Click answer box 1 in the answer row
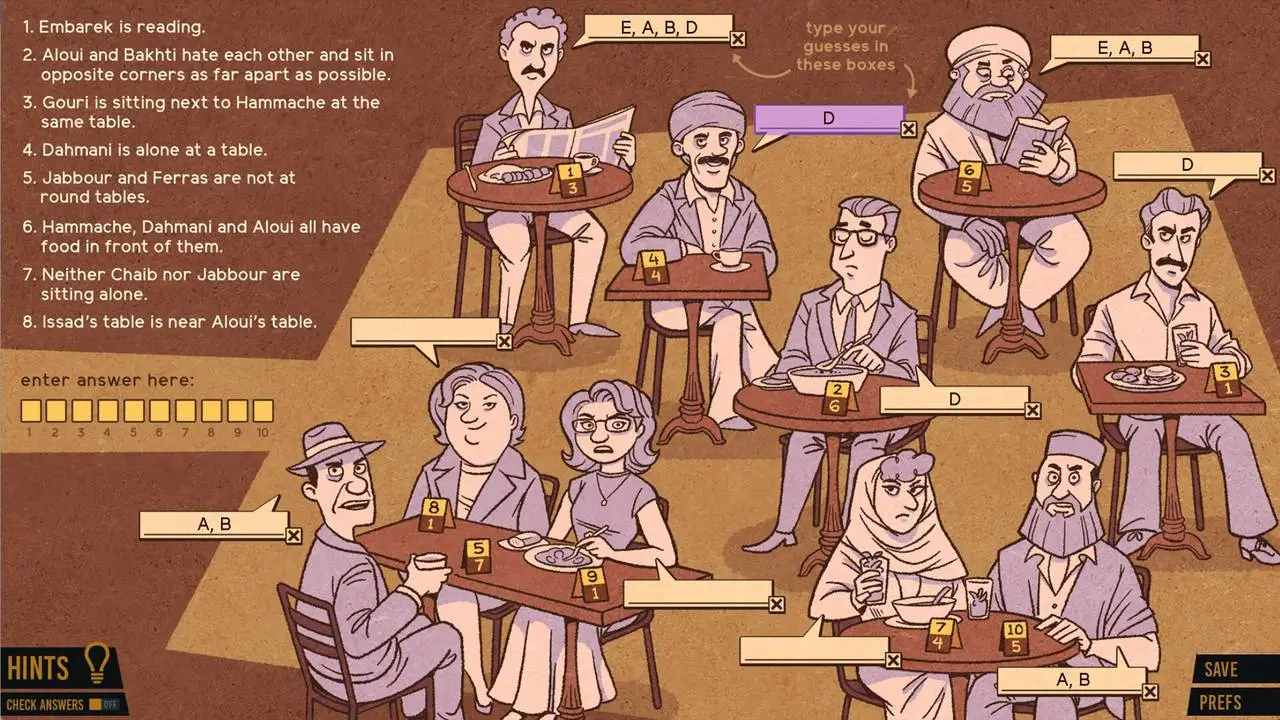This screenshot has width=1280, height=720. click(30, 410)
